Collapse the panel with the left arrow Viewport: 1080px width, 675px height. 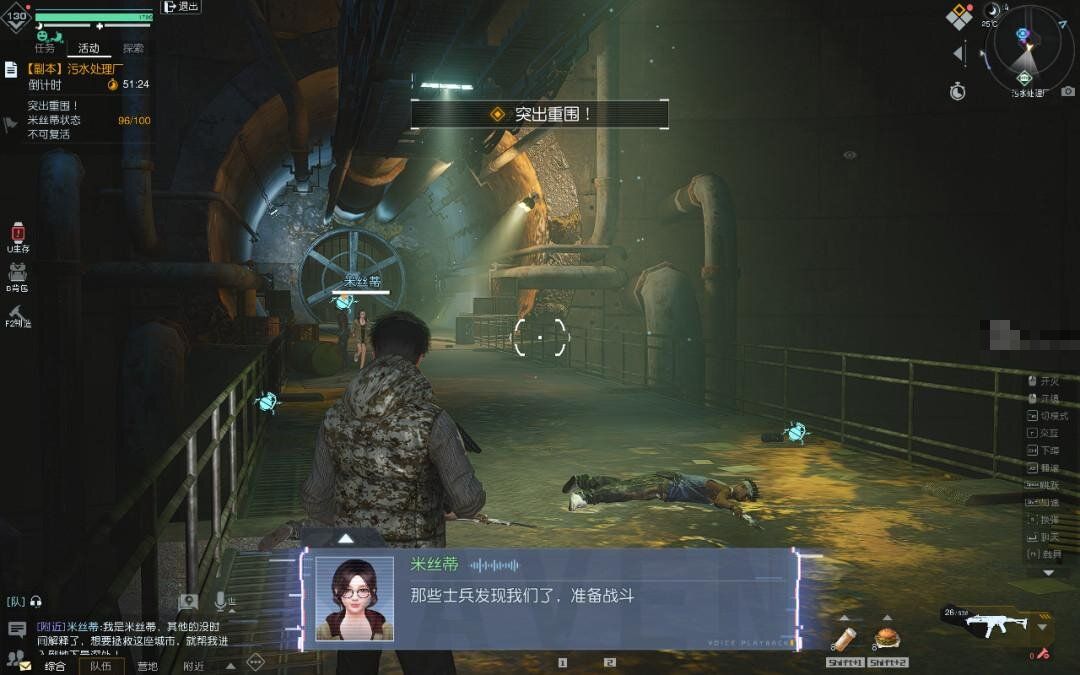tap(958, 53)
